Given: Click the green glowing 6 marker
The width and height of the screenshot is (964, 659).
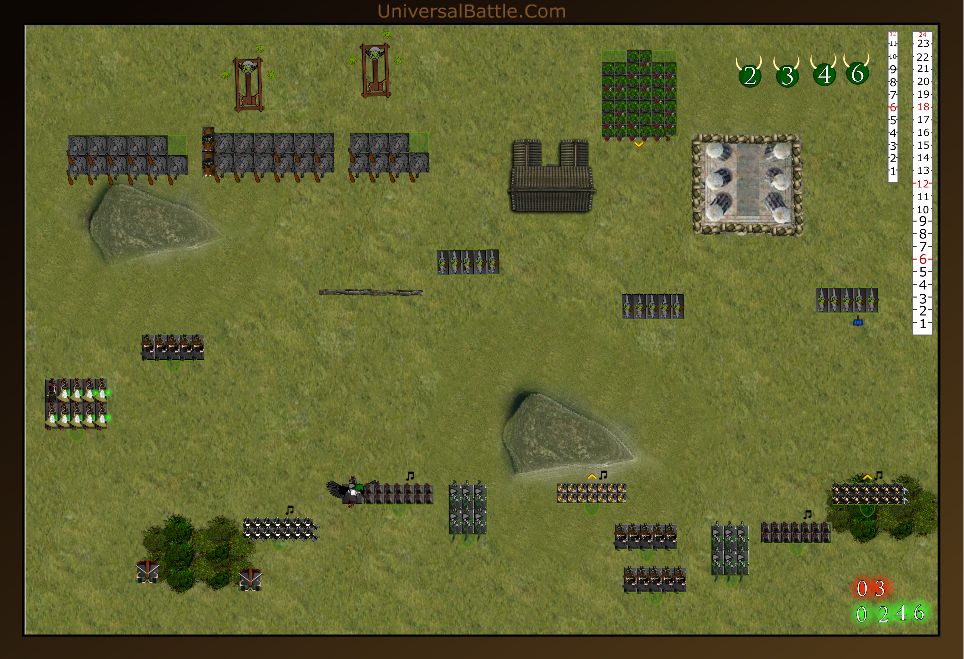Looking at the screenshot, I should tap(919, 612).
